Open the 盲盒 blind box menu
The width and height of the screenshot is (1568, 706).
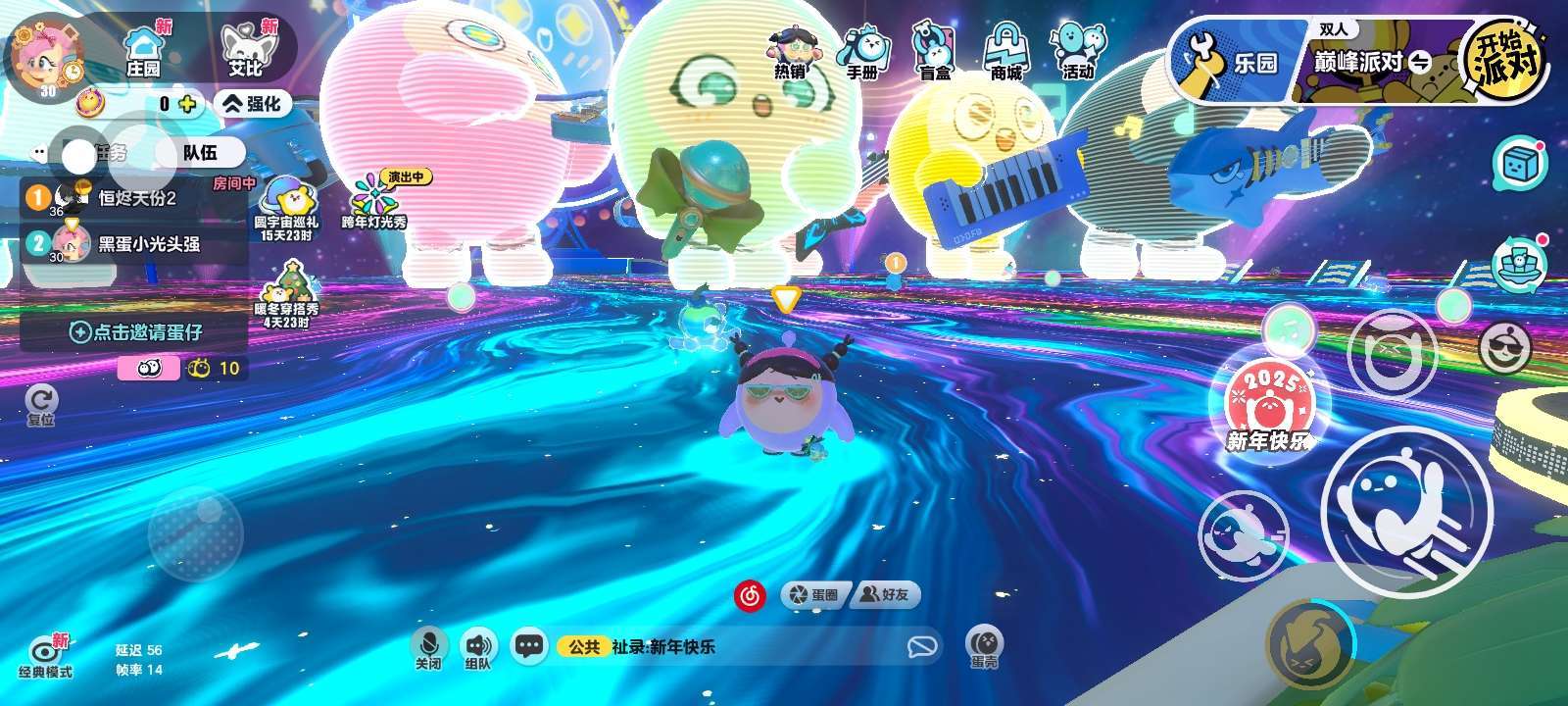934,53
